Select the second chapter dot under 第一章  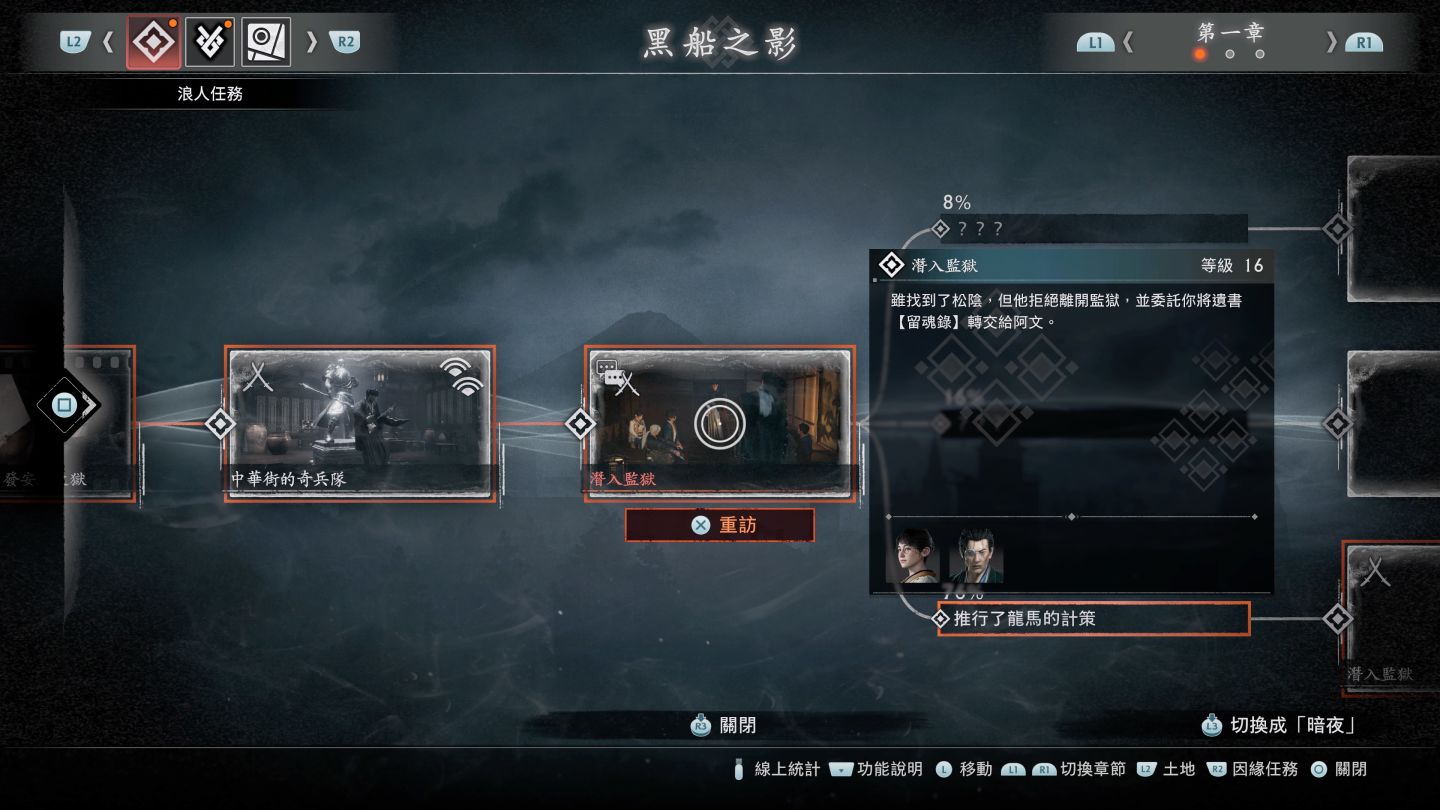pos(1230,54)
